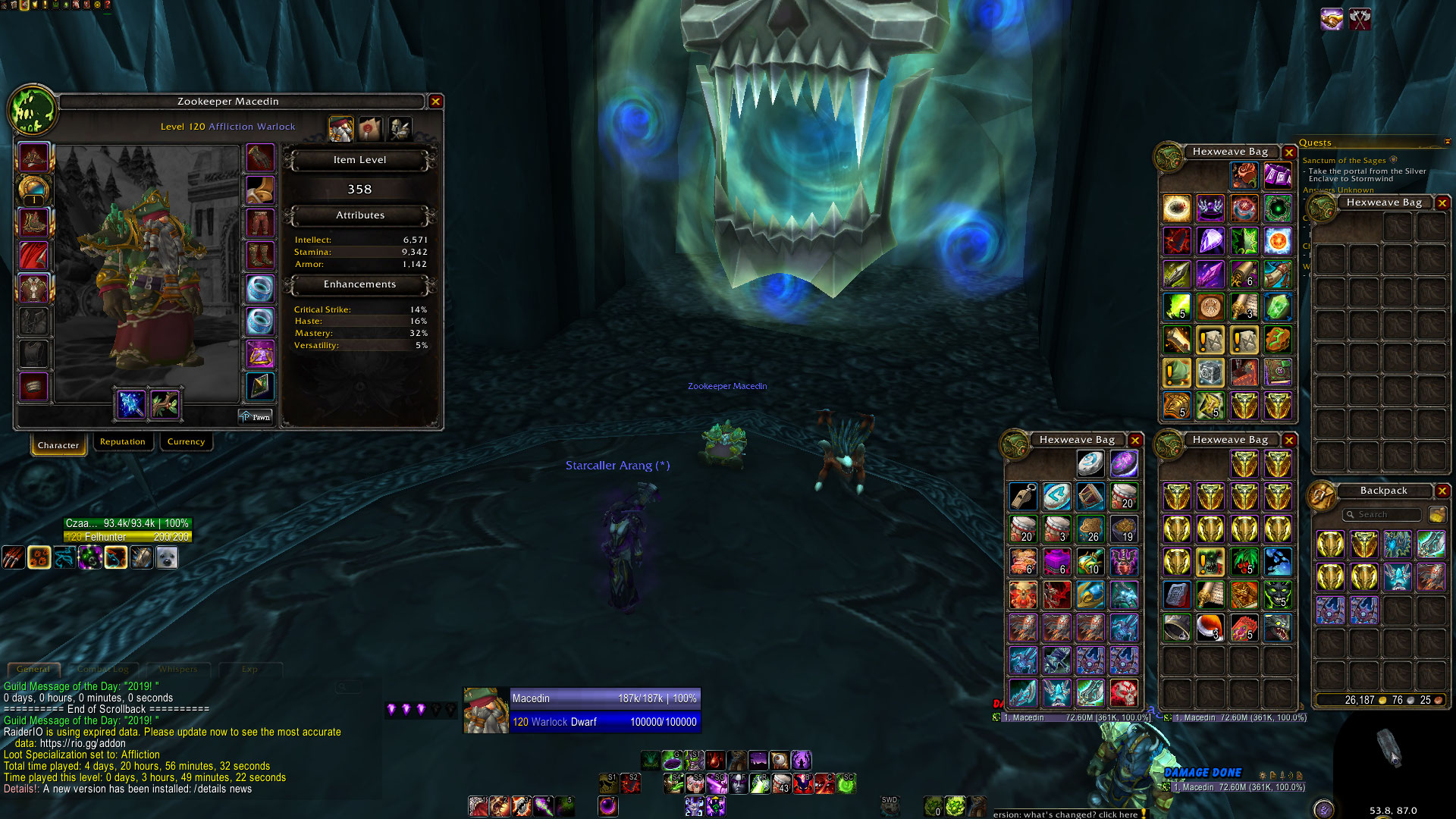Select the seal icon on pet bar
This screenshot has width=1456, height=819.
[x=167, y=558]
